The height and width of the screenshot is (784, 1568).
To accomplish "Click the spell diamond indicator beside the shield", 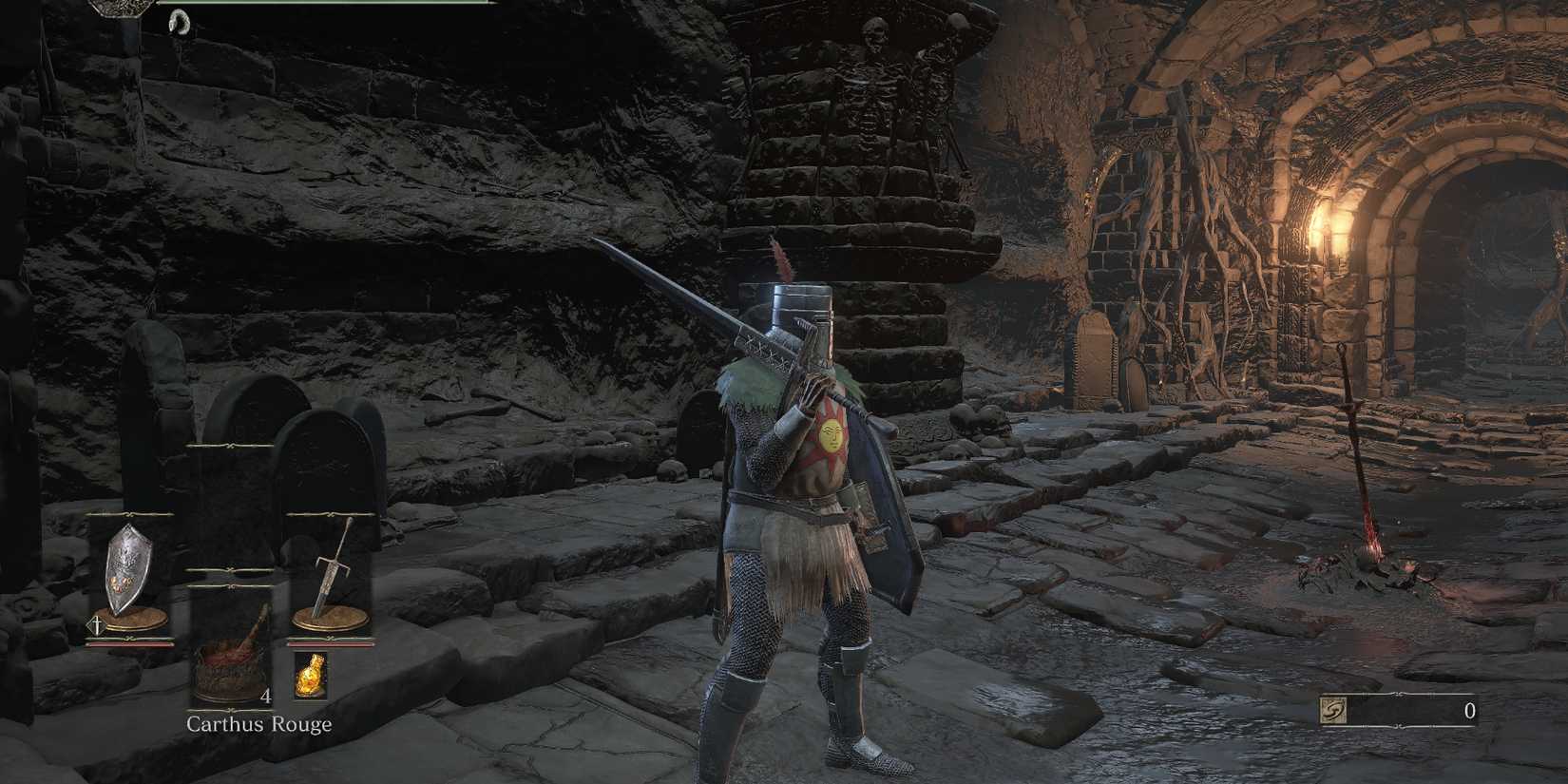I will [94, 625].
